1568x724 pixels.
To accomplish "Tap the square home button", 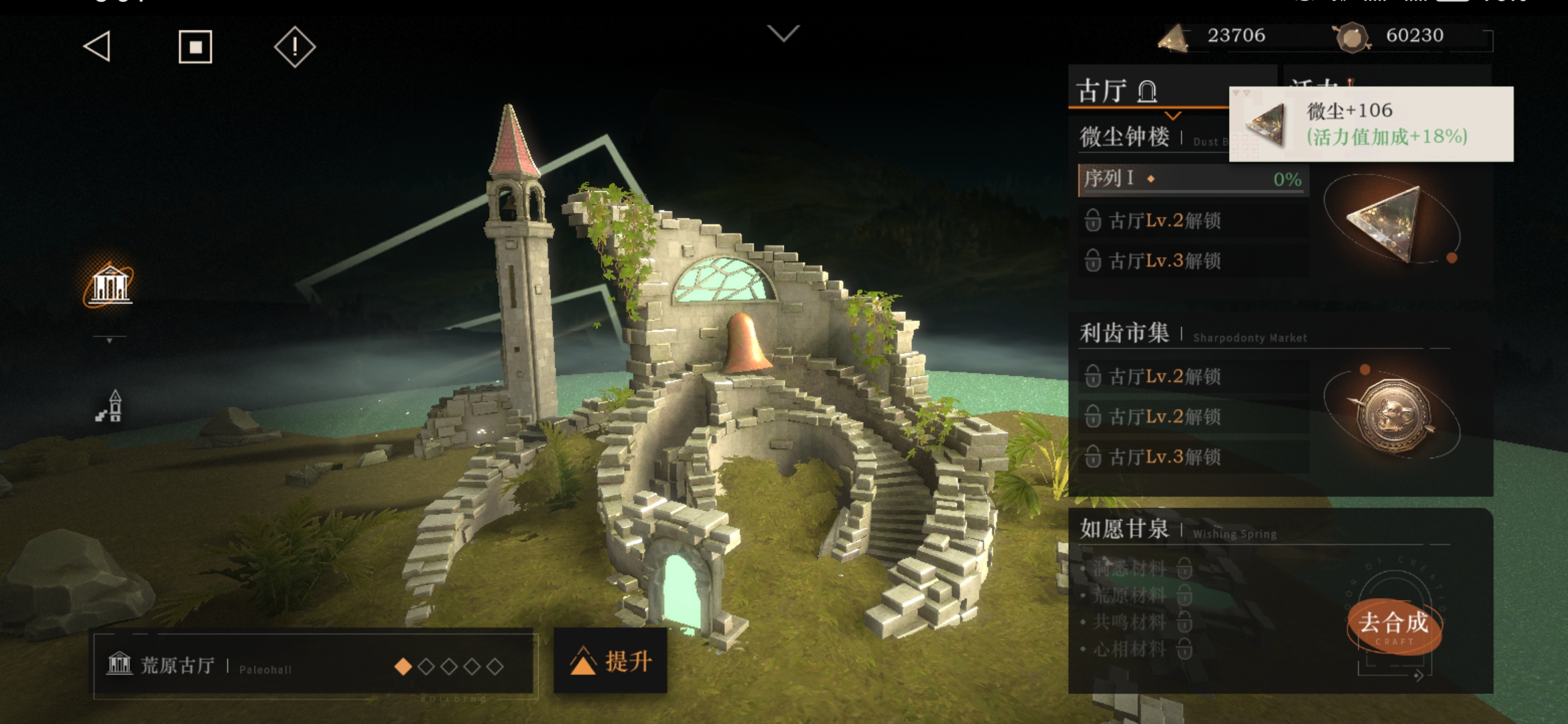I will (195, 47).
